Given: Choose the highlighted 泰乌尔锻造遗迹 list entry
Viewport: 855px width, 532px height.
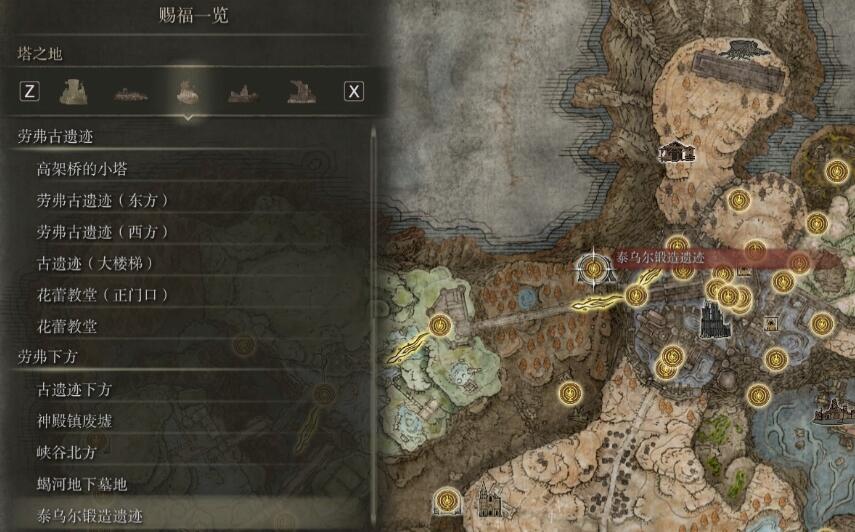Looking at the screenshot, I should coord(90,517).
